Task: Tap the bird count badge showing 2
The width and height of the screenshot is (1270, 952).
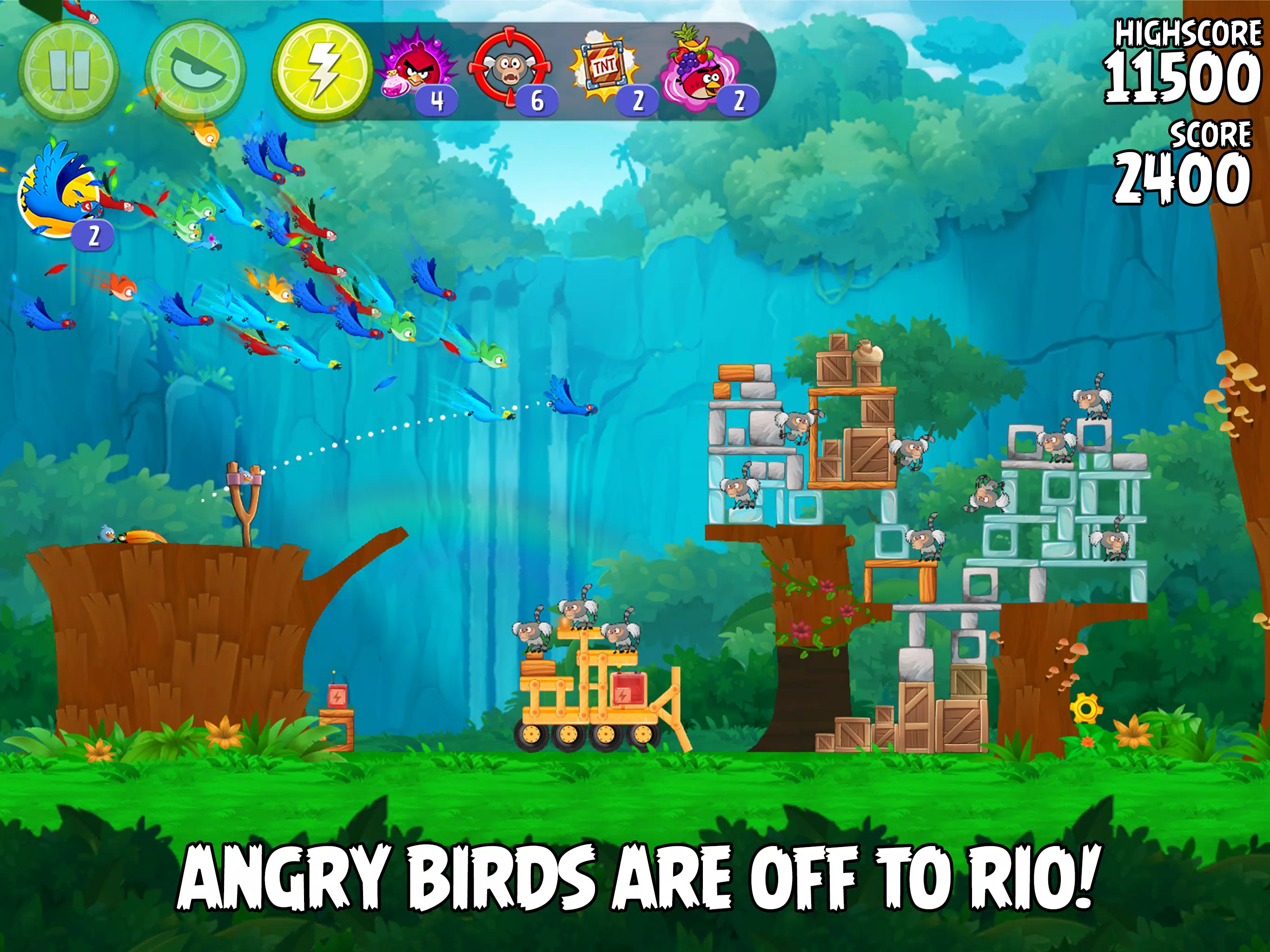Action: [x=93, y=235]
